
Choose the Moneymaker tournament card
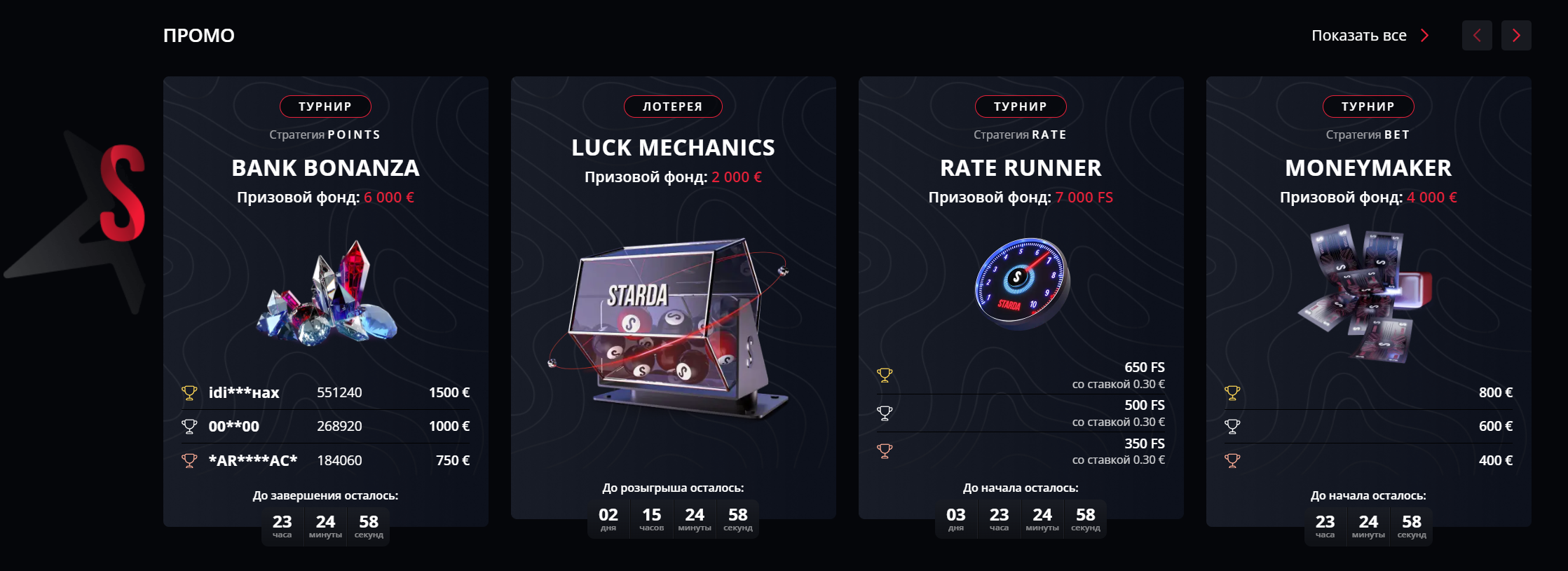pyautogui.click(x=1368, y=168)
